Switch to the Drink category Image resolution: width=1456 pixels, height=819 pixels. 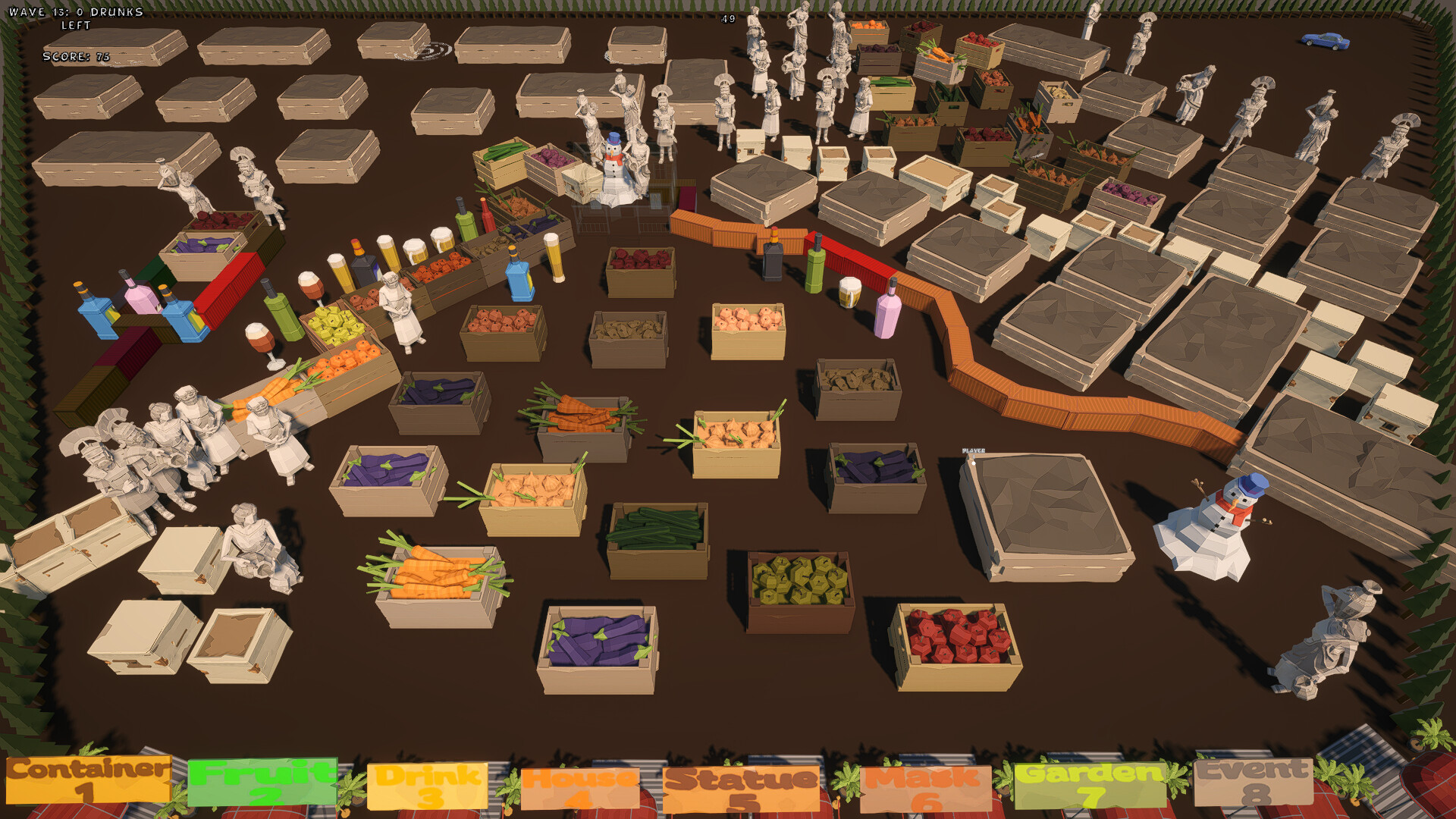(428, 786)
